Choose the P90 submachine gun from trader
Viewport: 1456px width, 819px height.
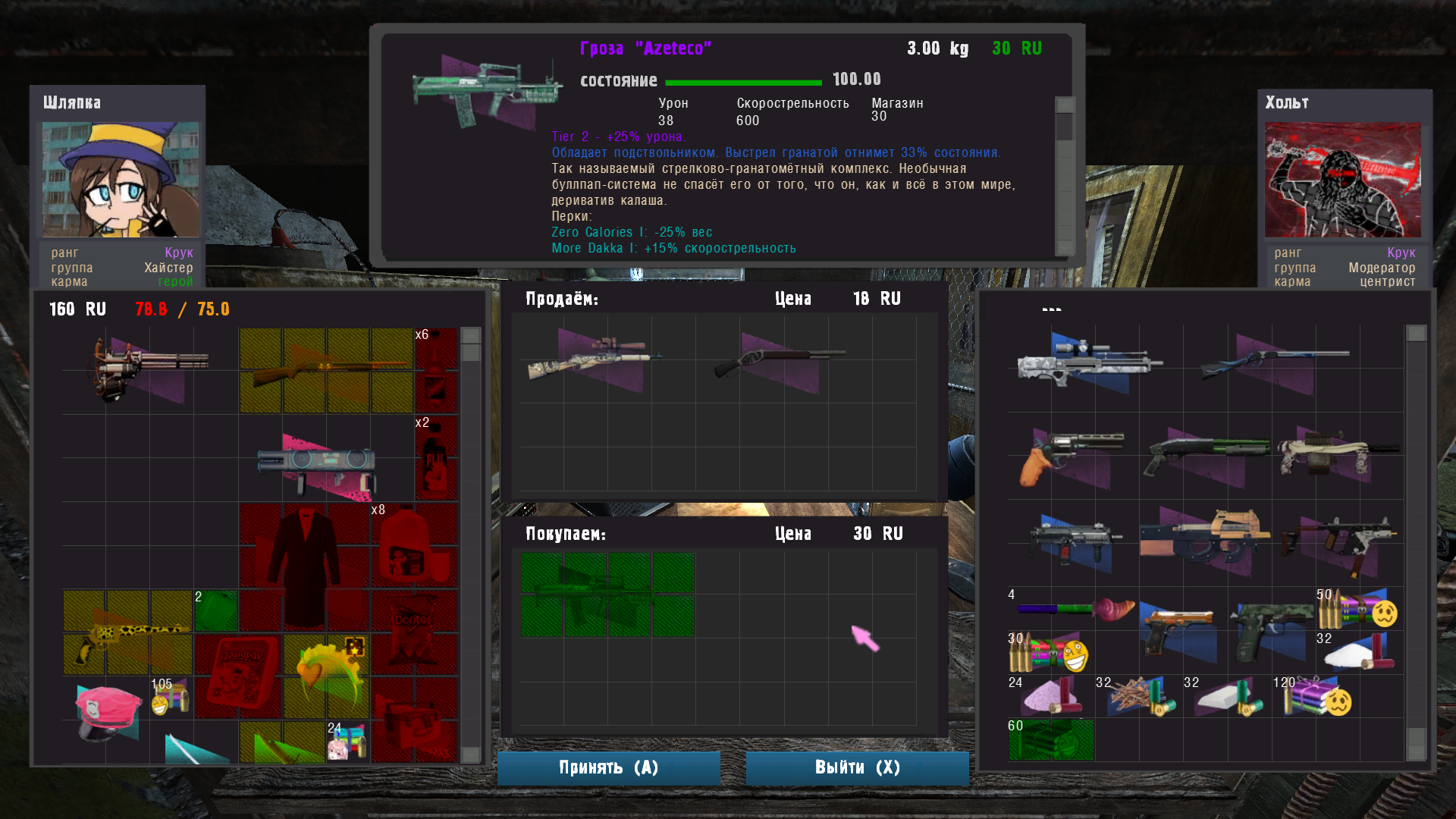(1204, 538)
